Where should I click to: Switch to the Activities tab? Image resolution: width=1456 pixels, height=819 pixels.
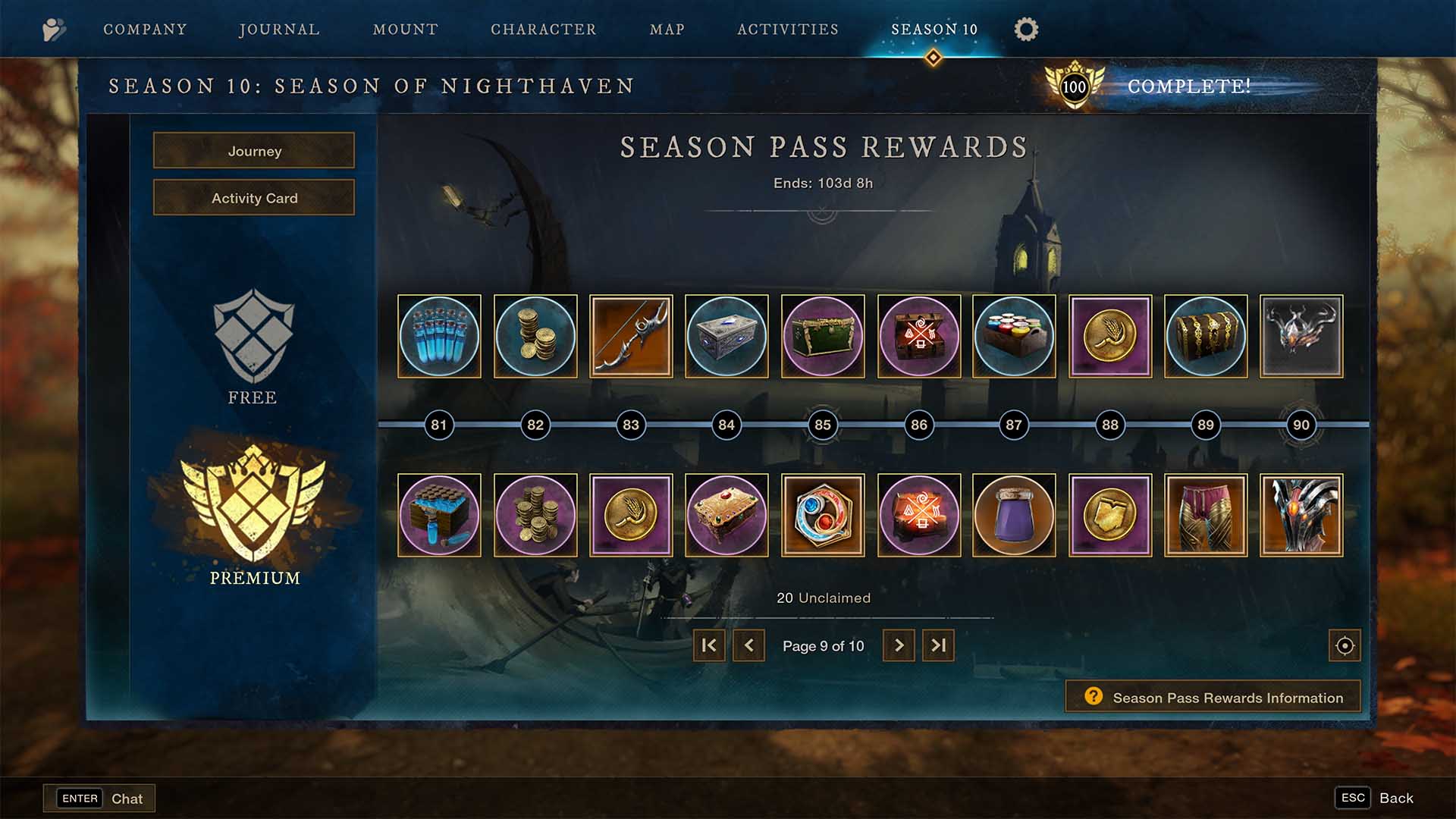coord(787,29)
